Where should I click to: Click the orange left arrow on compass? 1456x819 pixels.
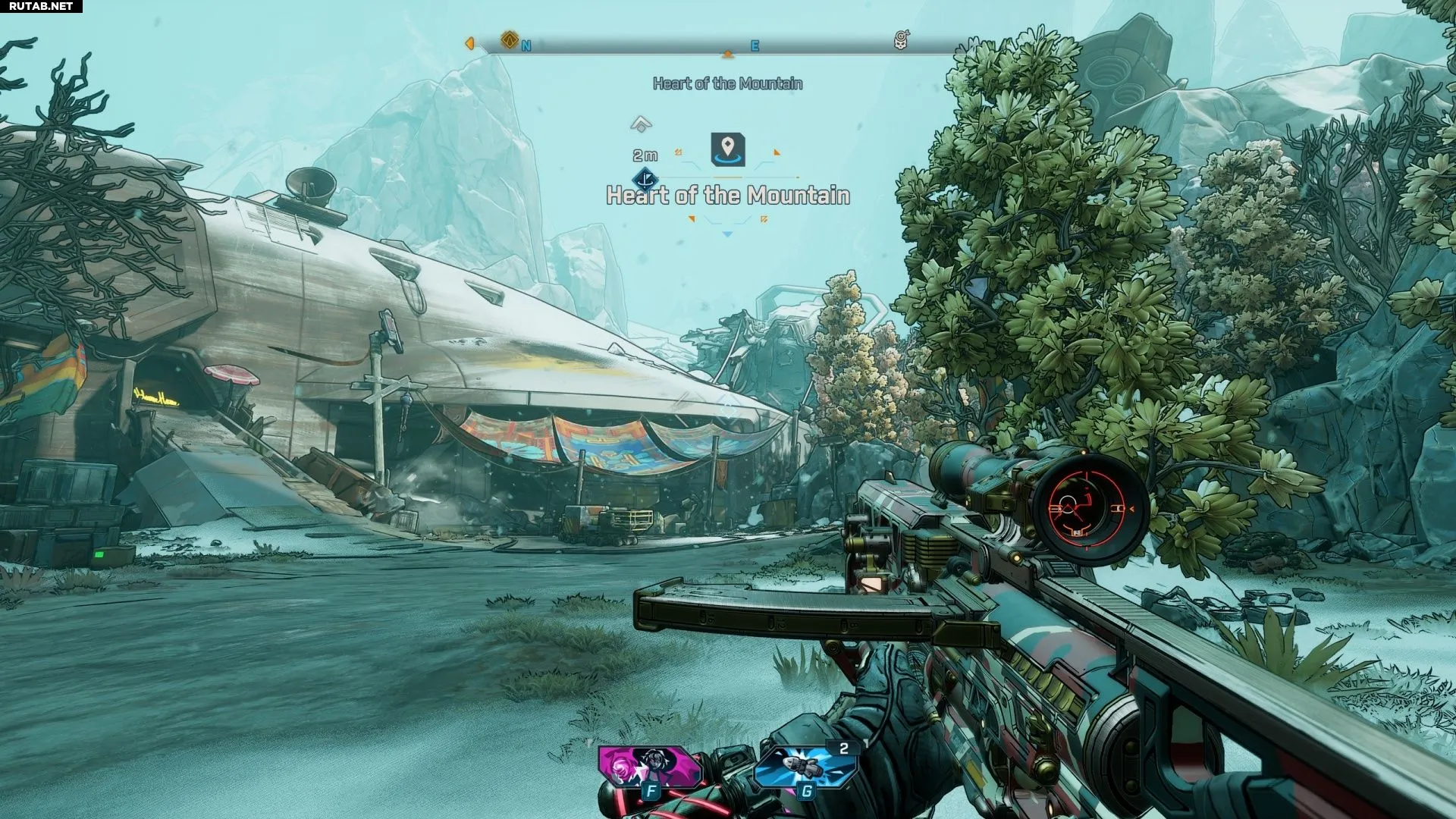(x=469, y=44)
